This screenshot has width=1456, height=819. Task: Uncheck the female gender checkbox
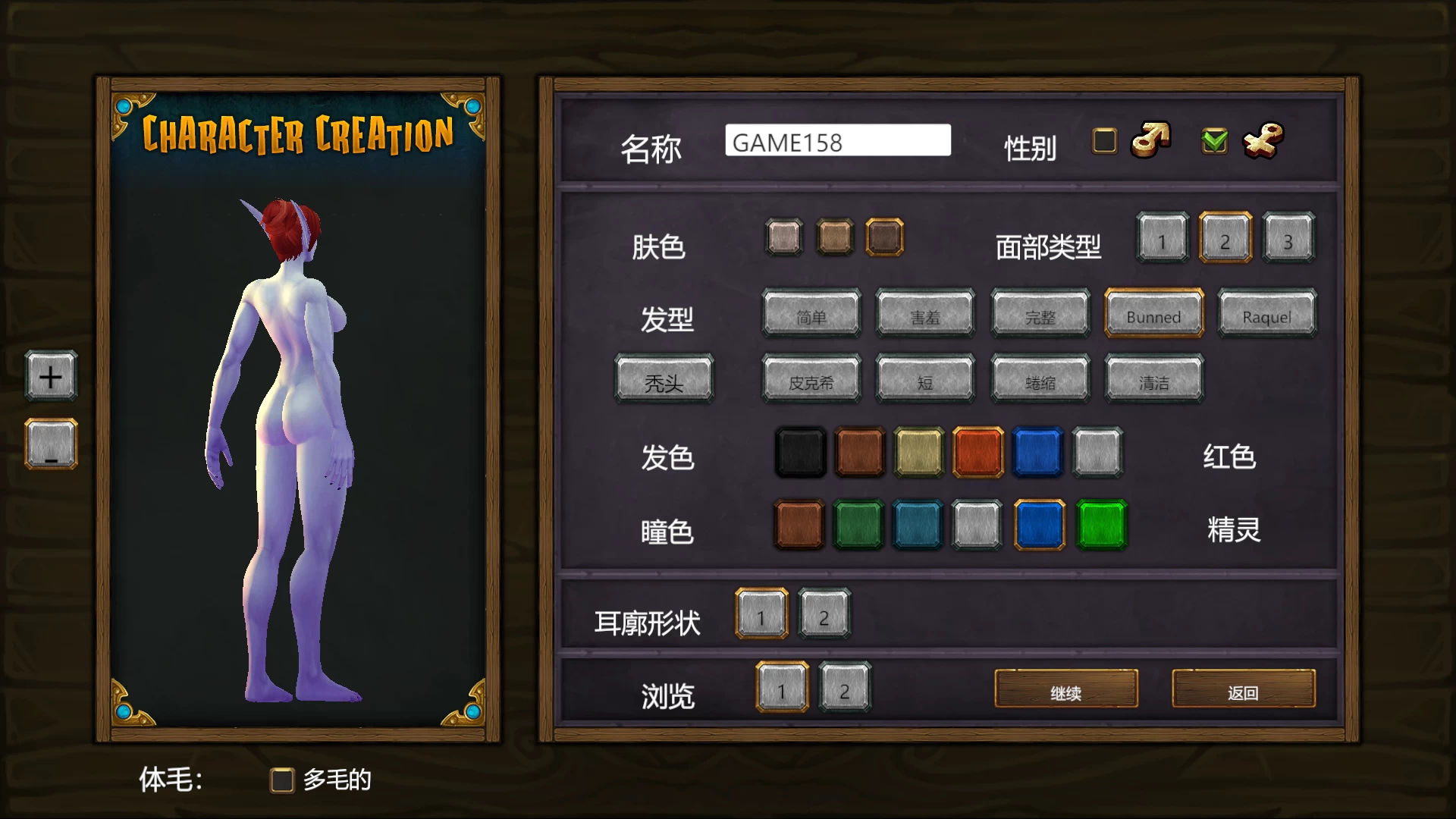point(1214,141)
